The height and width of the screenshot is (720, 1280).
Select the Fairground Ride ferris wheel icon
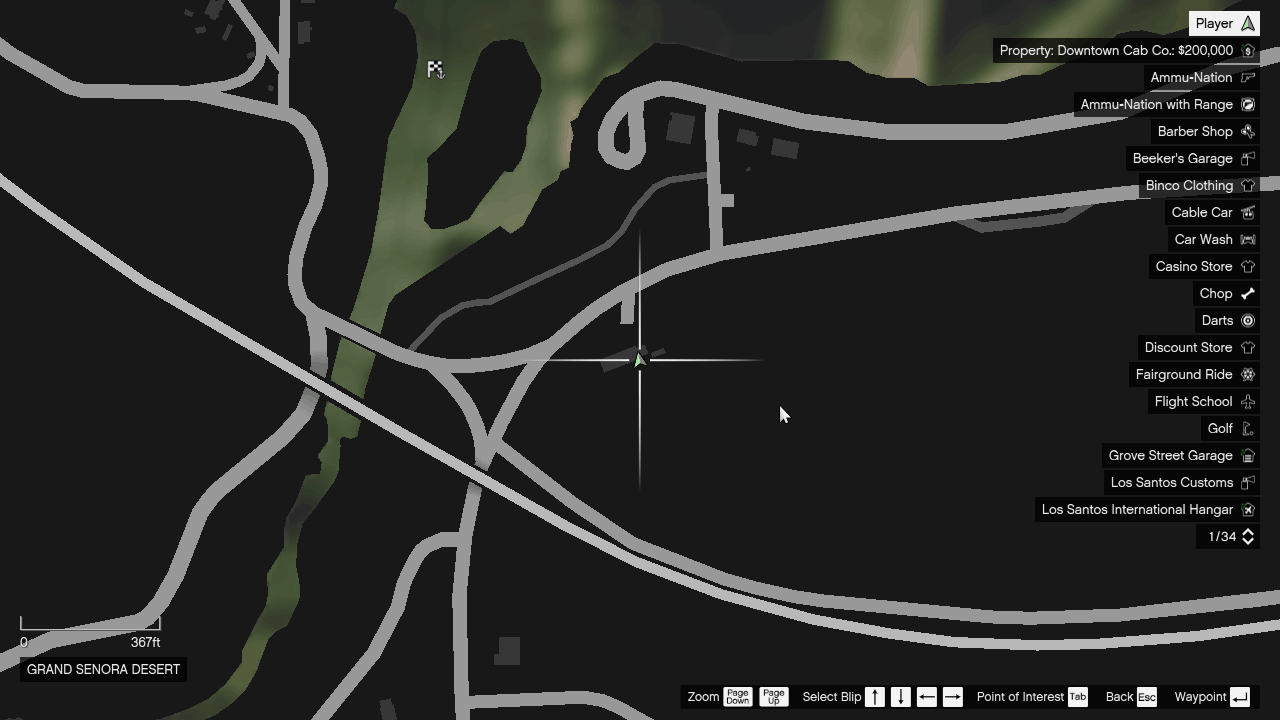pos(1247,374)
